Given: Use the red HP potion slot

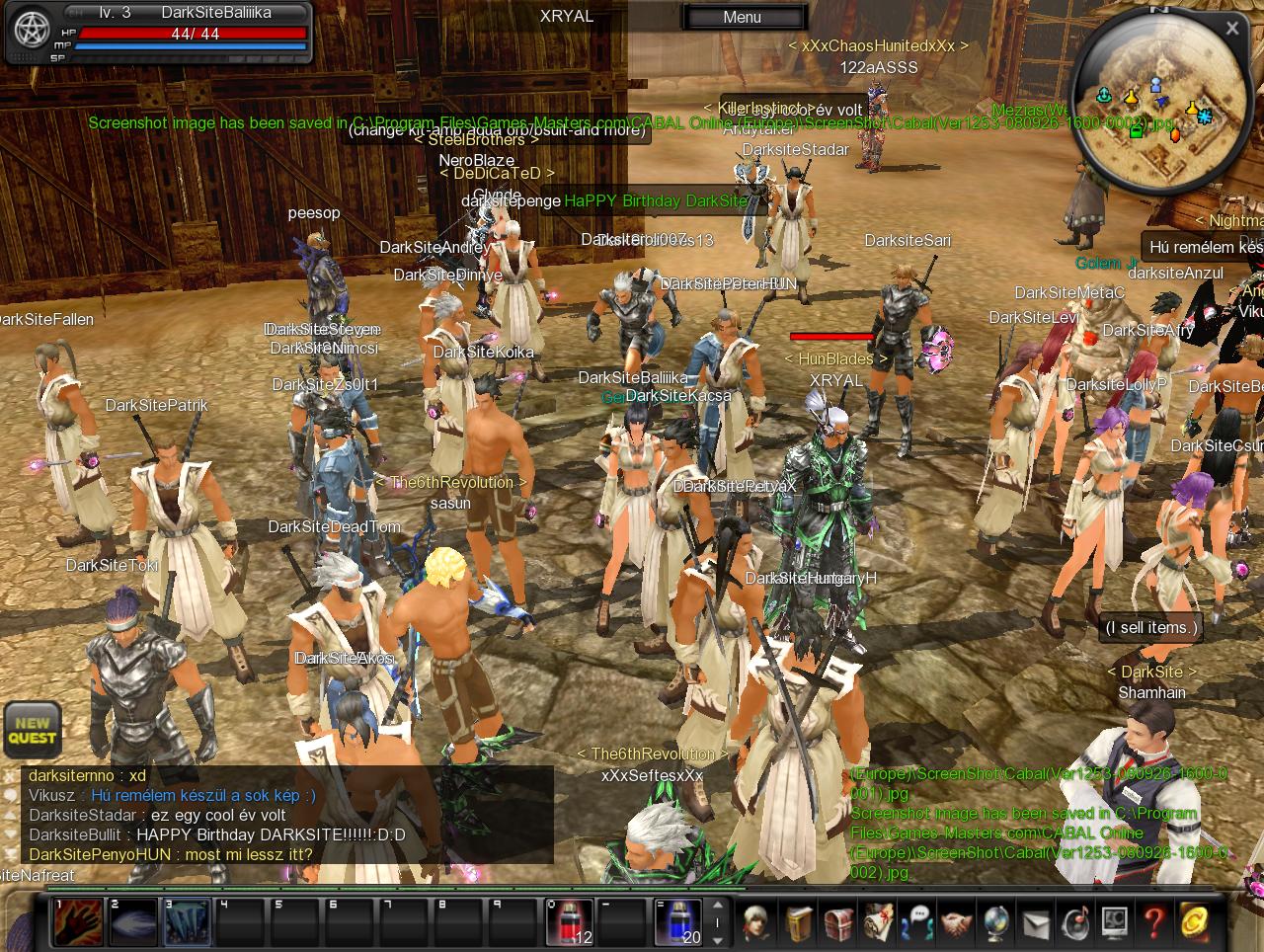Looking at the screenshot, I should click(570, 922).
